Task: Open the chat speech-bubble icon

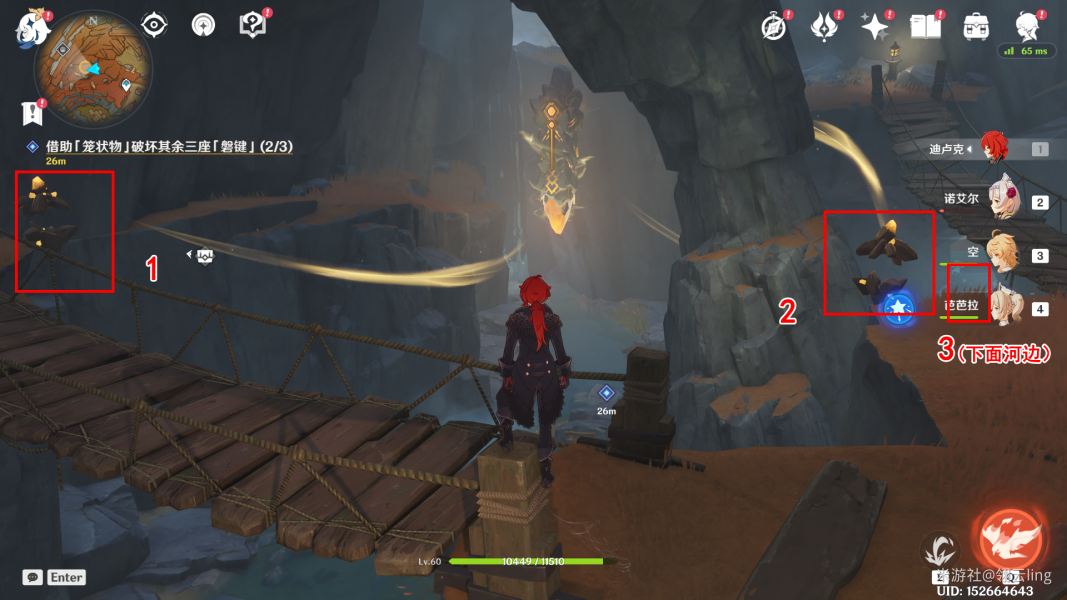Action: coord(33,577)
